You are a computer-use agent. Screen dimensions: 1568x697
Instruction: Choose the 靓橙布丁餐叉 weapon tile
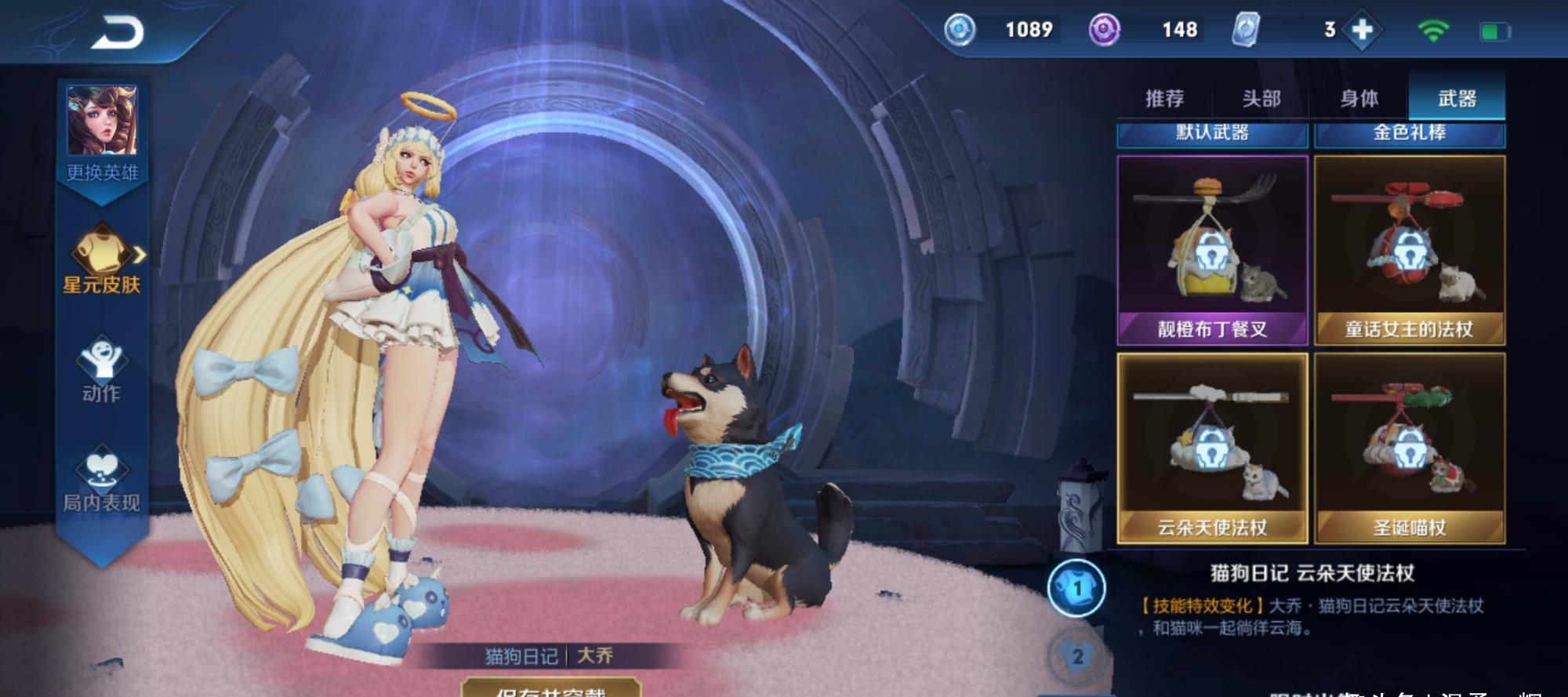pos(1212,250)
